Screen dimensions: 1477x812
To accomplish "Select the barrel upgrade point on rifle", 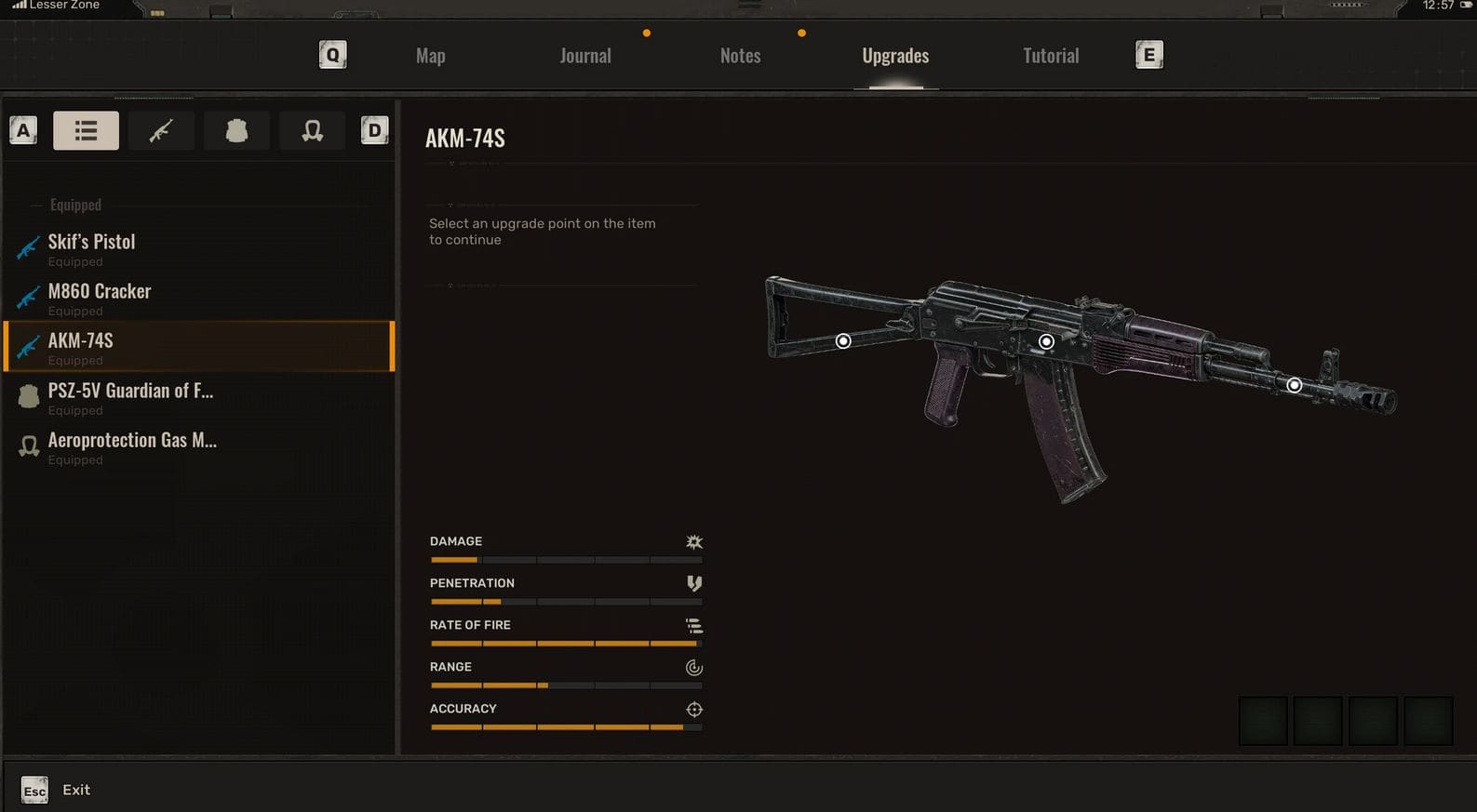I will (x=1294, y=385).
